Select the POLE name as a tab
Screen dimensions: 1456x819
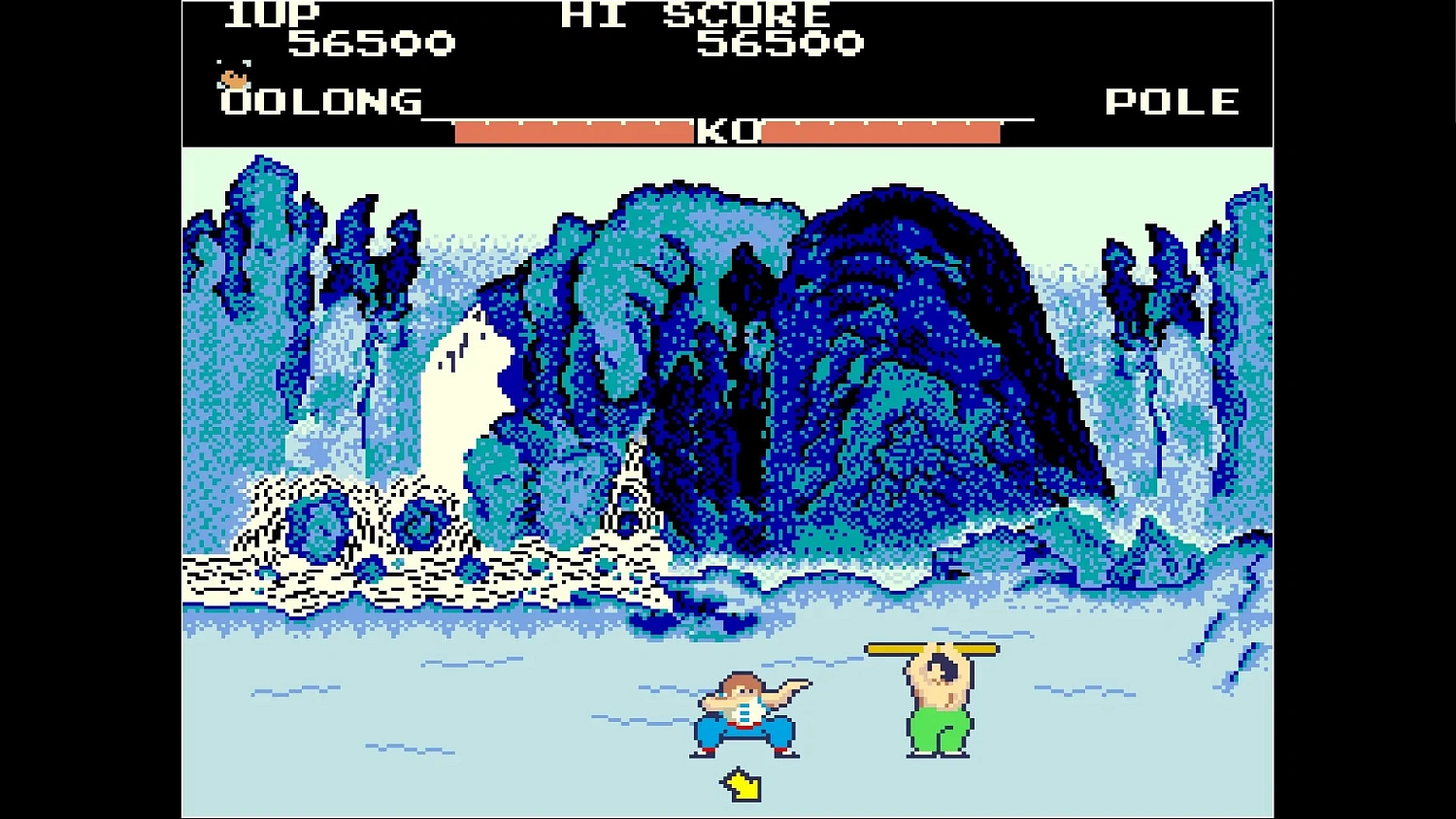click(x=1173, y=100)
